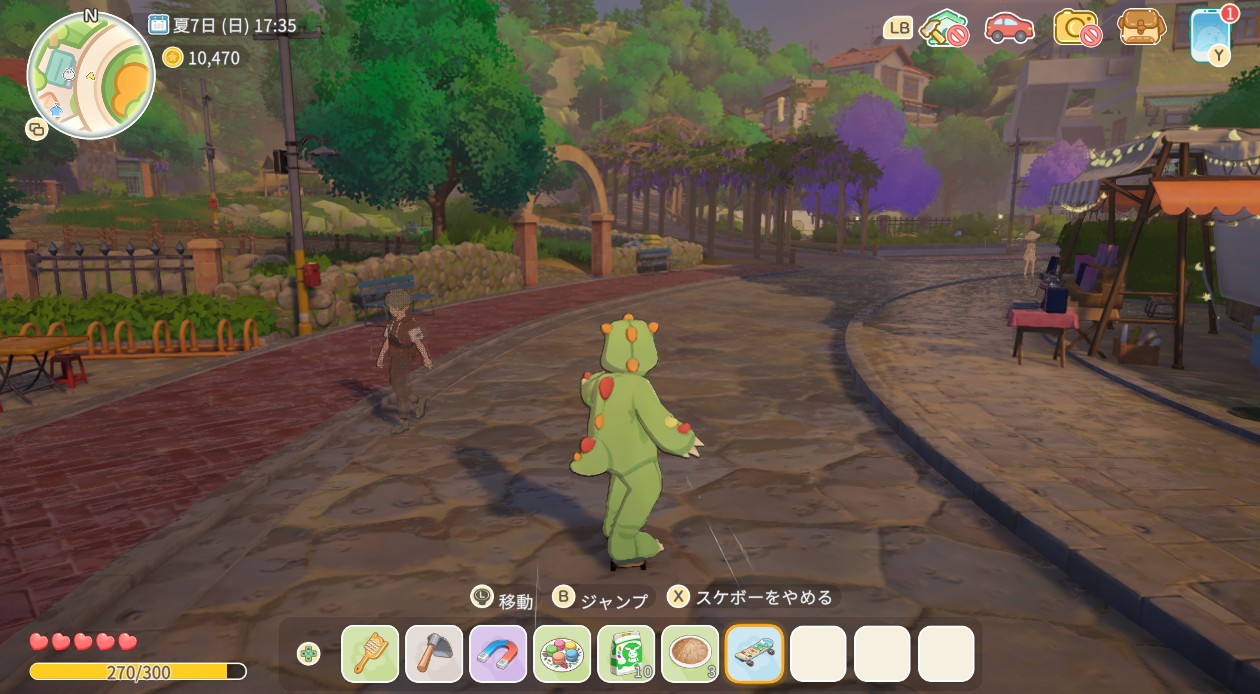Choose the magnet in the hotbar

pyautogui.click(x=498, y=654)
